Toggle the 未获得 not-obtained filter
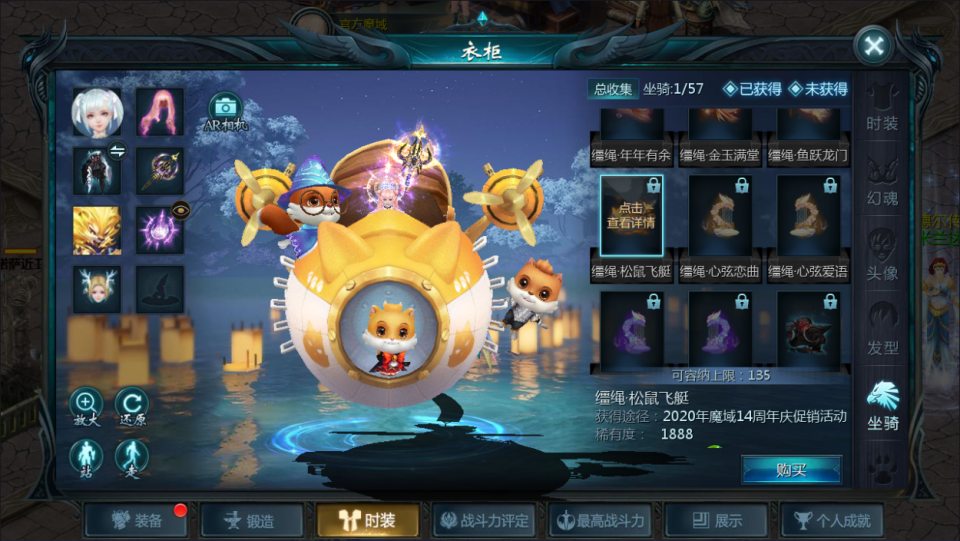The width and height of the screenshot is (960, 541). tap(818, 89)
